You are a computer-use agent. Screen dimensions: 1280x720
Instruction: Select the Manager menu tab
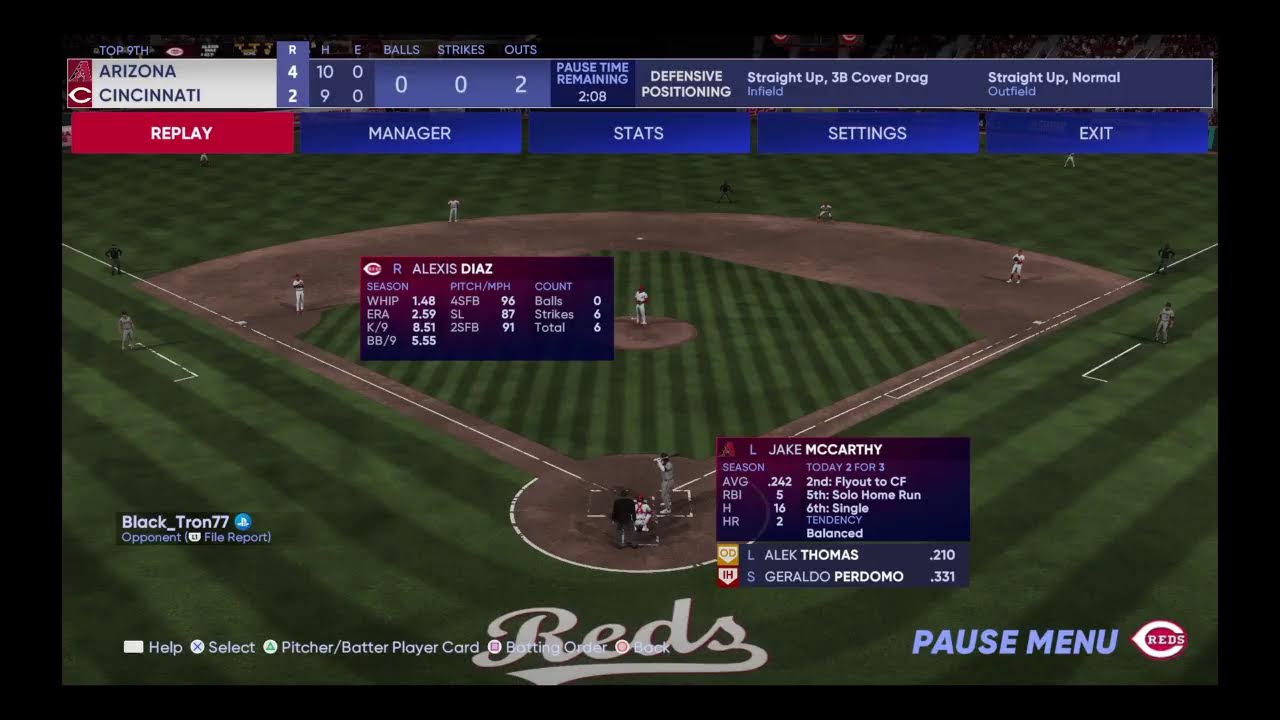coord(410,133)
